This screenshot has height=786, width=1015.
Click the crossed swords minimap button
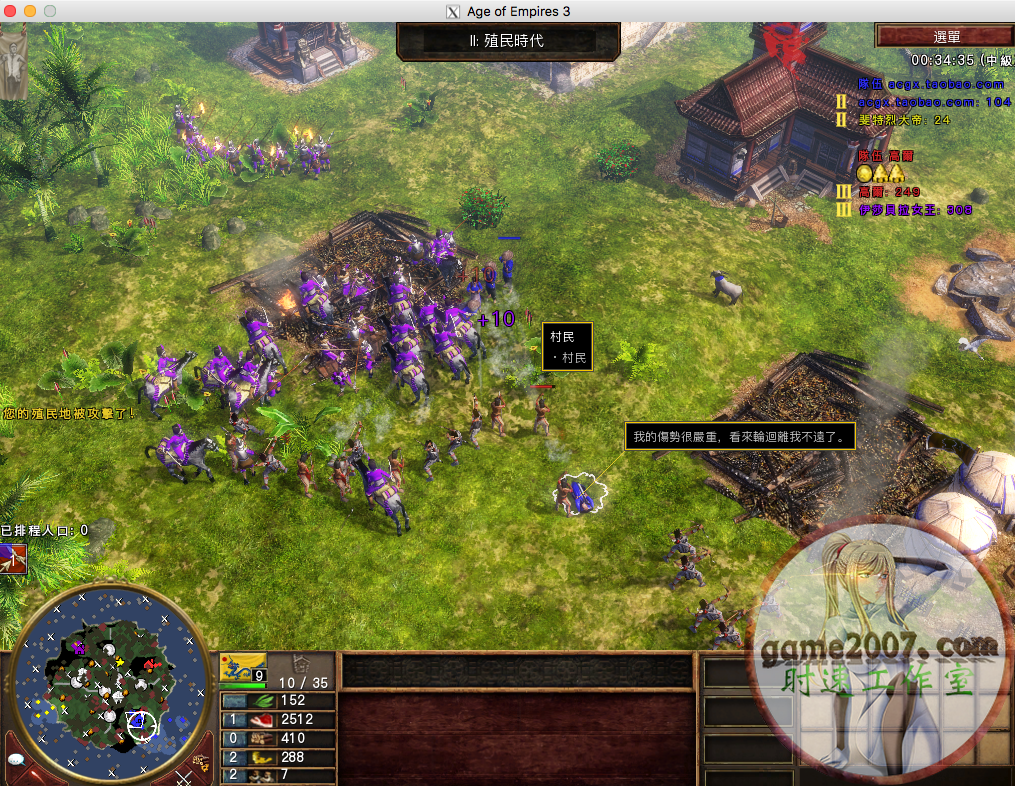pos(185,775)
